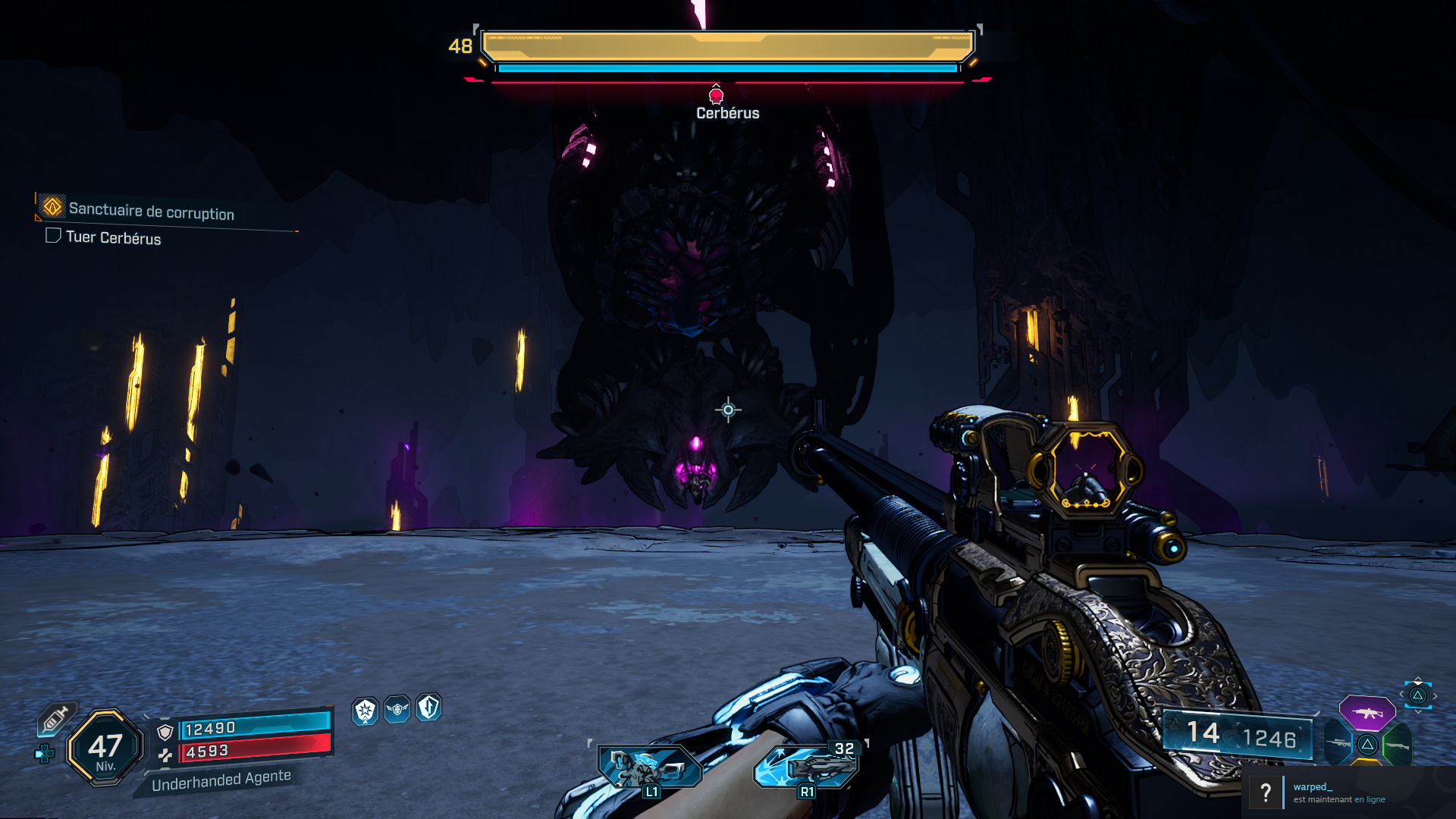Use the repkit syringe icon
1456x819 pixels.
point(55,719)
